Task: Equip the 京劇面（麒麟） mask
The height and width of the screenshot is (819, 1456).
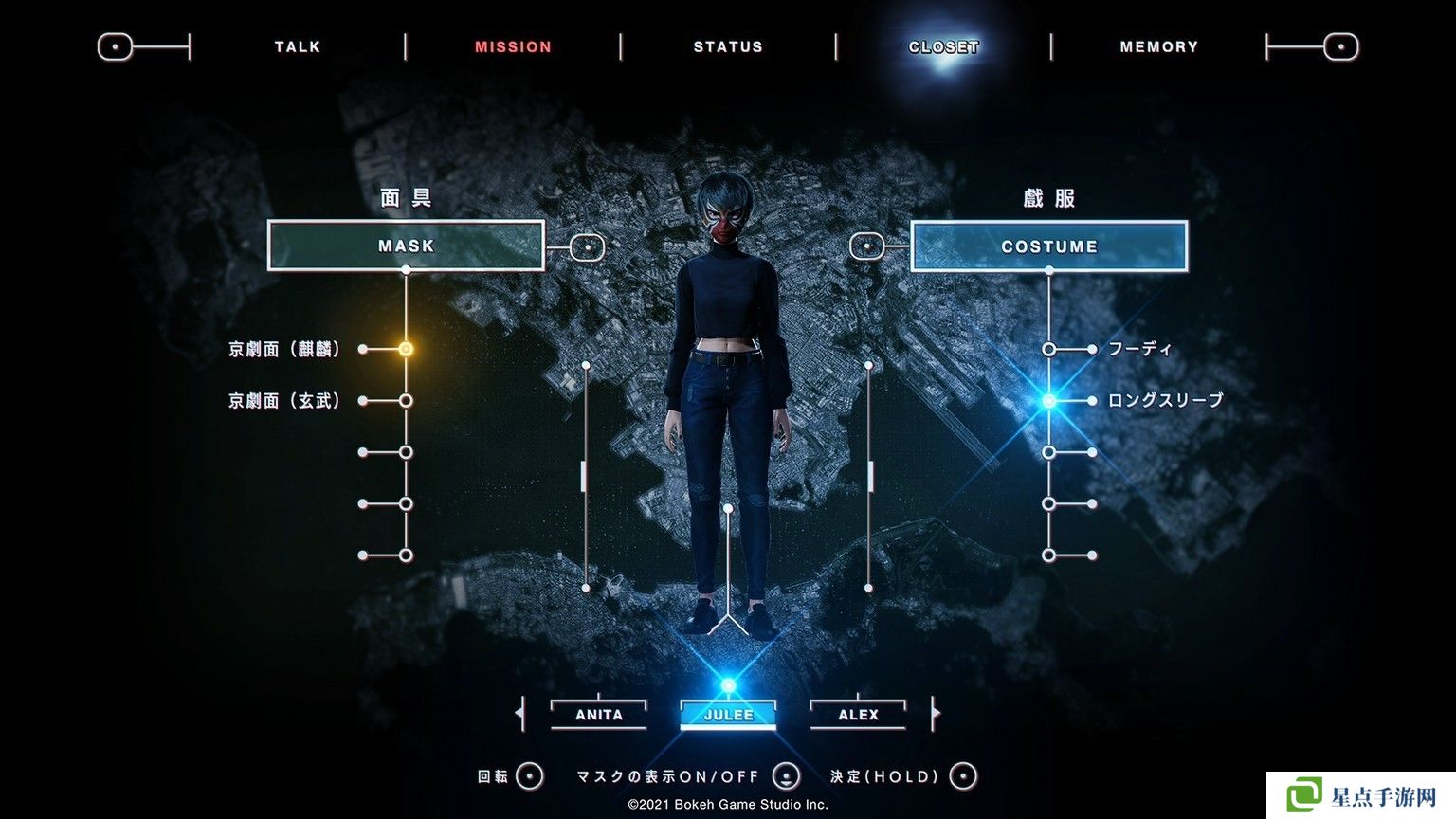Action: pyautogui.click(x=284, y=349)
